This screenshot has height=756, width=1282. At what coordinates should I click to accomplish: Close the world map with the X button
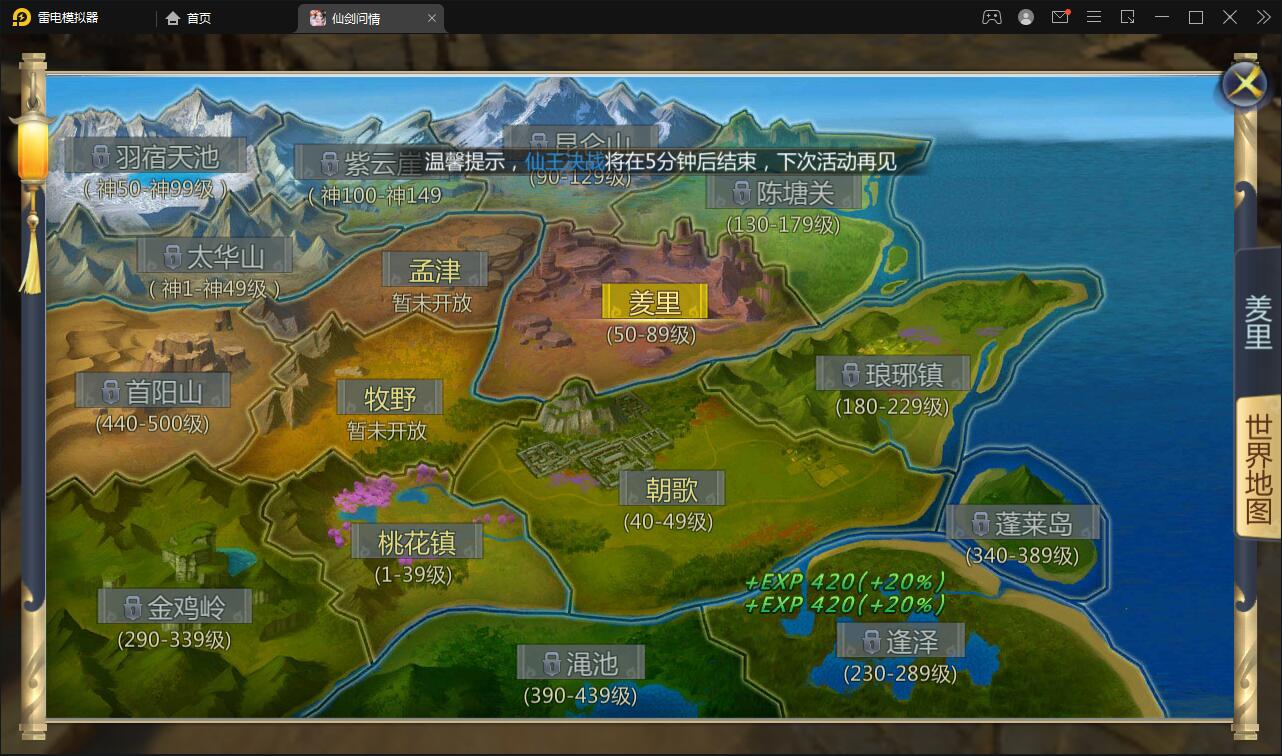pos(1243,85)
